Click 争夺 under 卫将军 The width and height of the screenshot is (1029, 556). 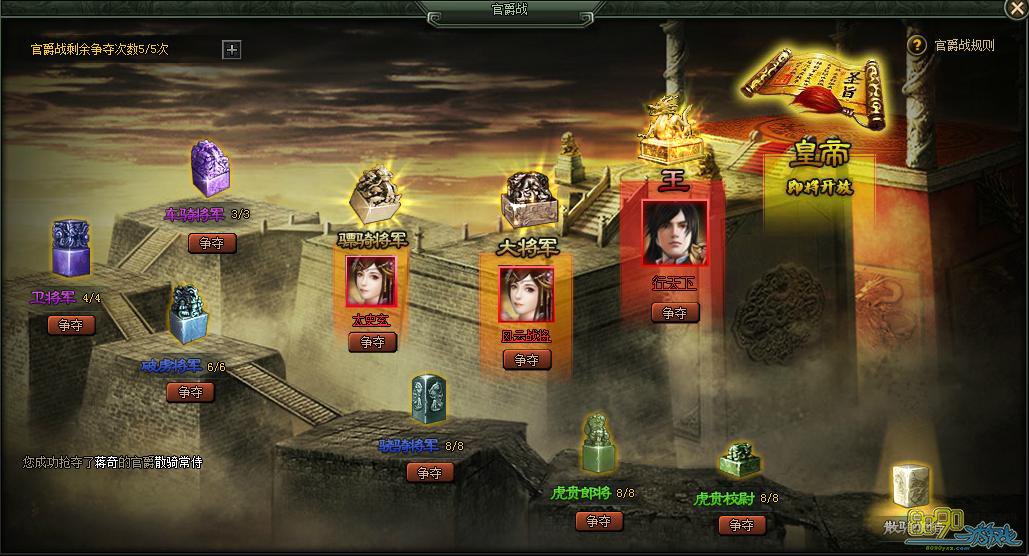[71, 325]
